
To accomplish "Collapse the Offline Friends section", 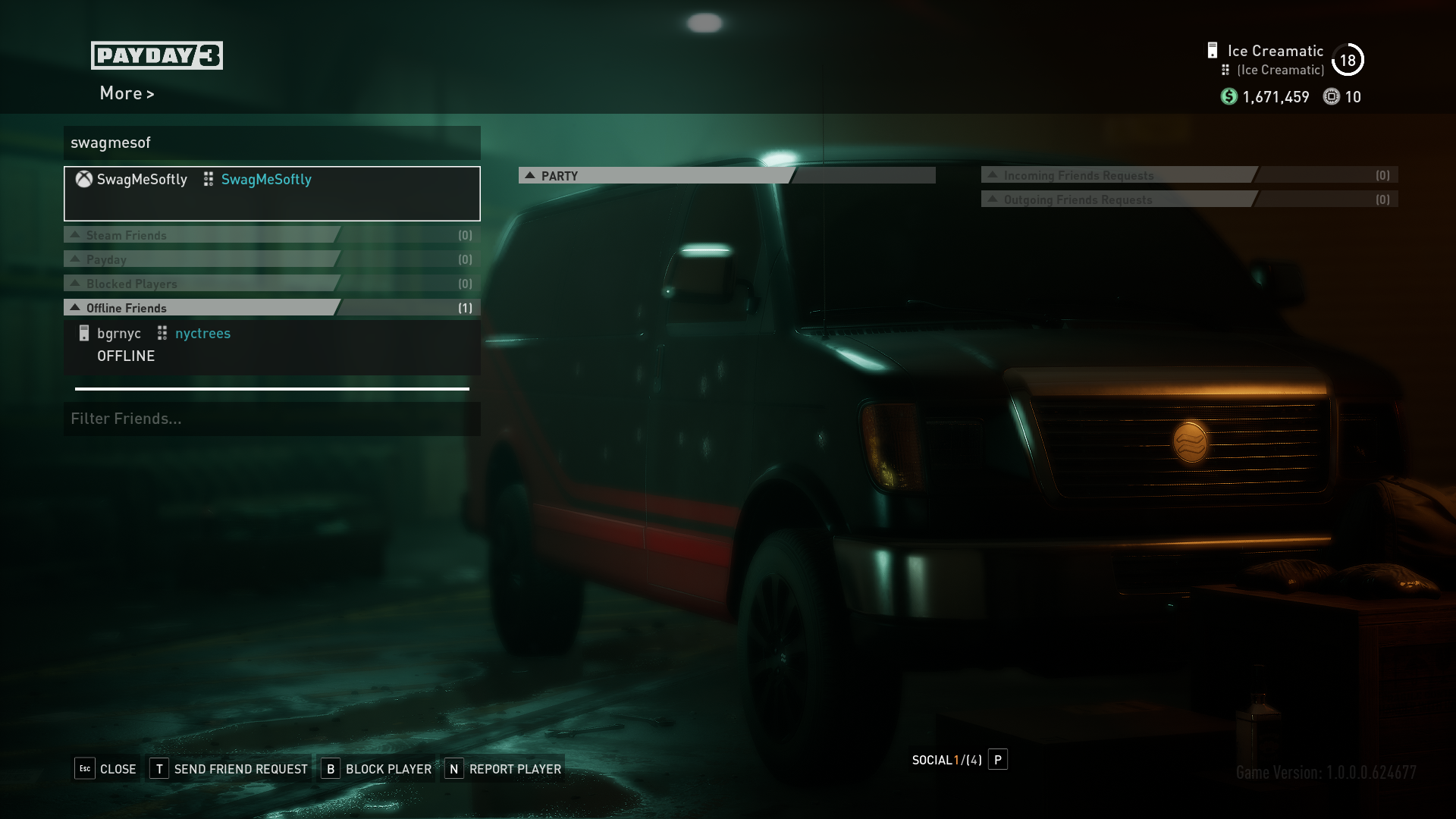I will (126, 308).
